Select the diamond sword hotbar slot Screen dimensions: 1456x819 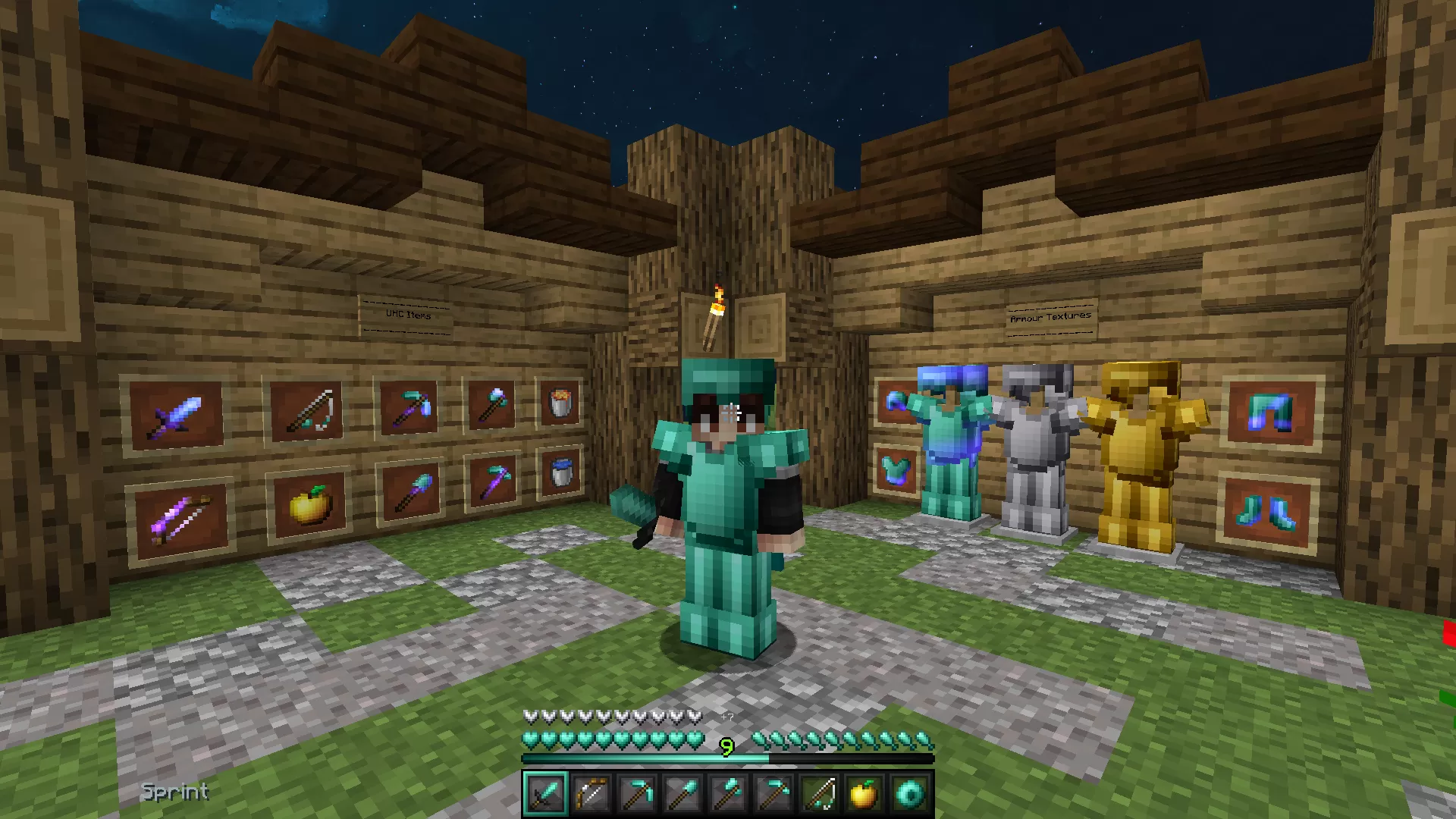pos(545,794)
